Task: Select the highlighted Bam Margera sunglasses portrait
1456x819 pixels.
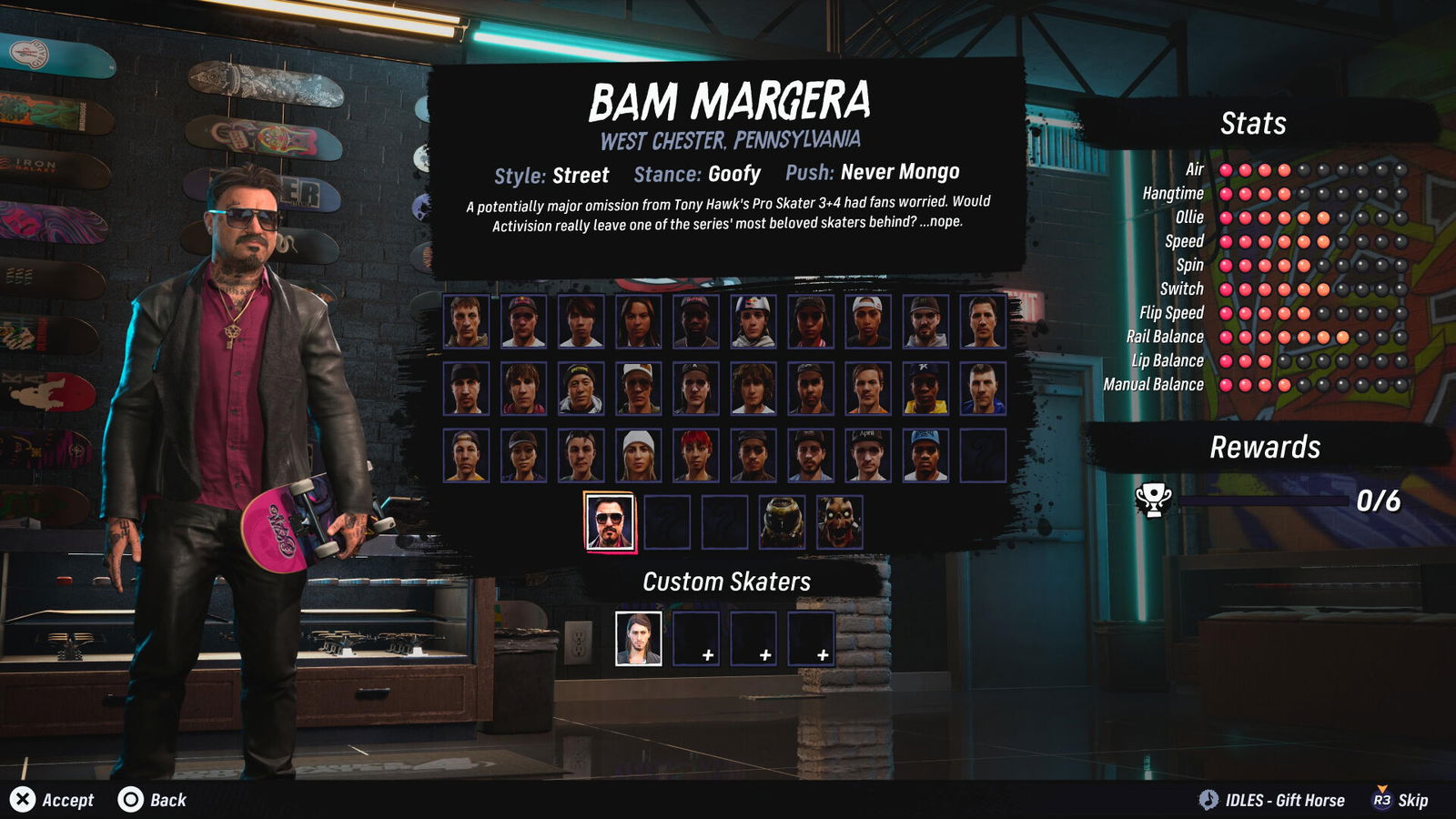Action: click(610, 522)
